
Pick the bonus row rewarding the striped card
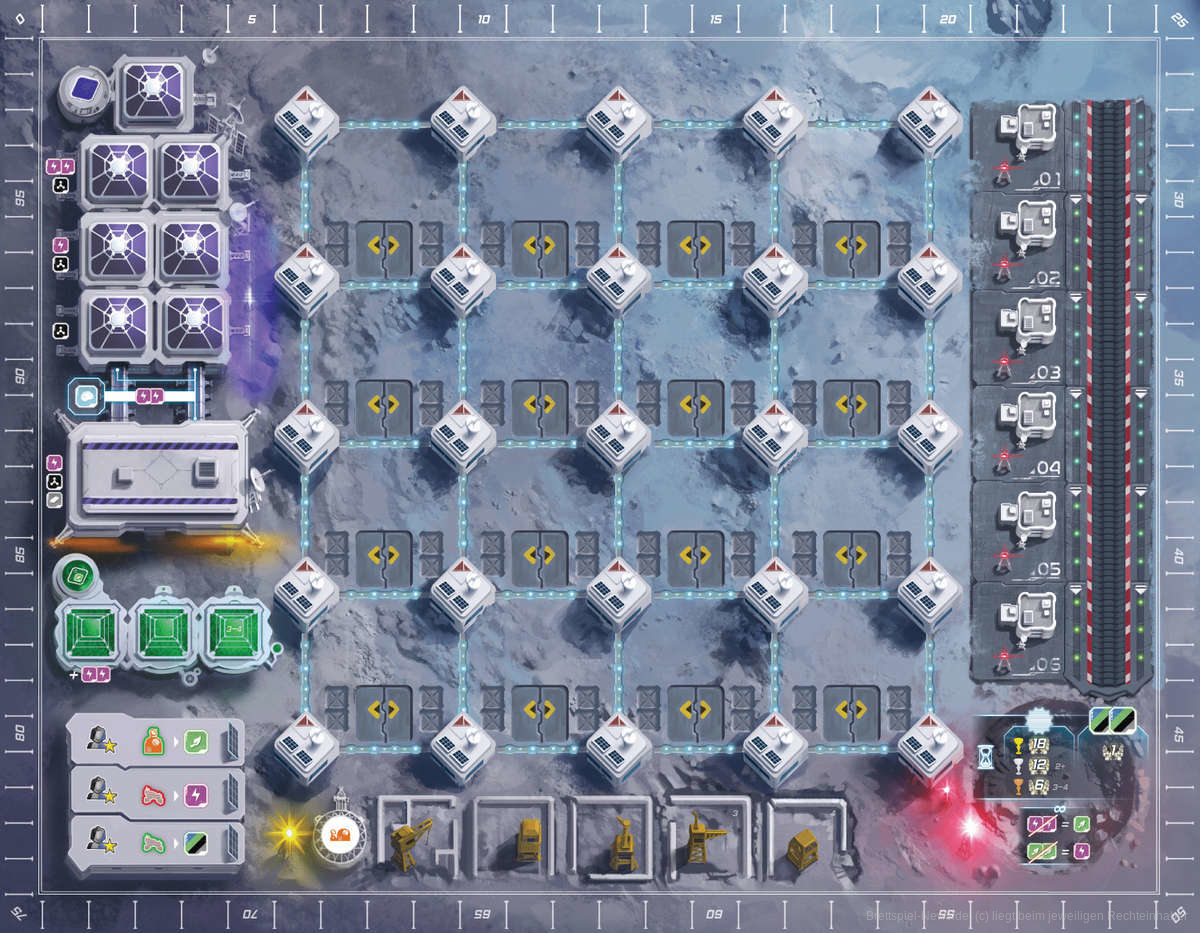point(156,841)
